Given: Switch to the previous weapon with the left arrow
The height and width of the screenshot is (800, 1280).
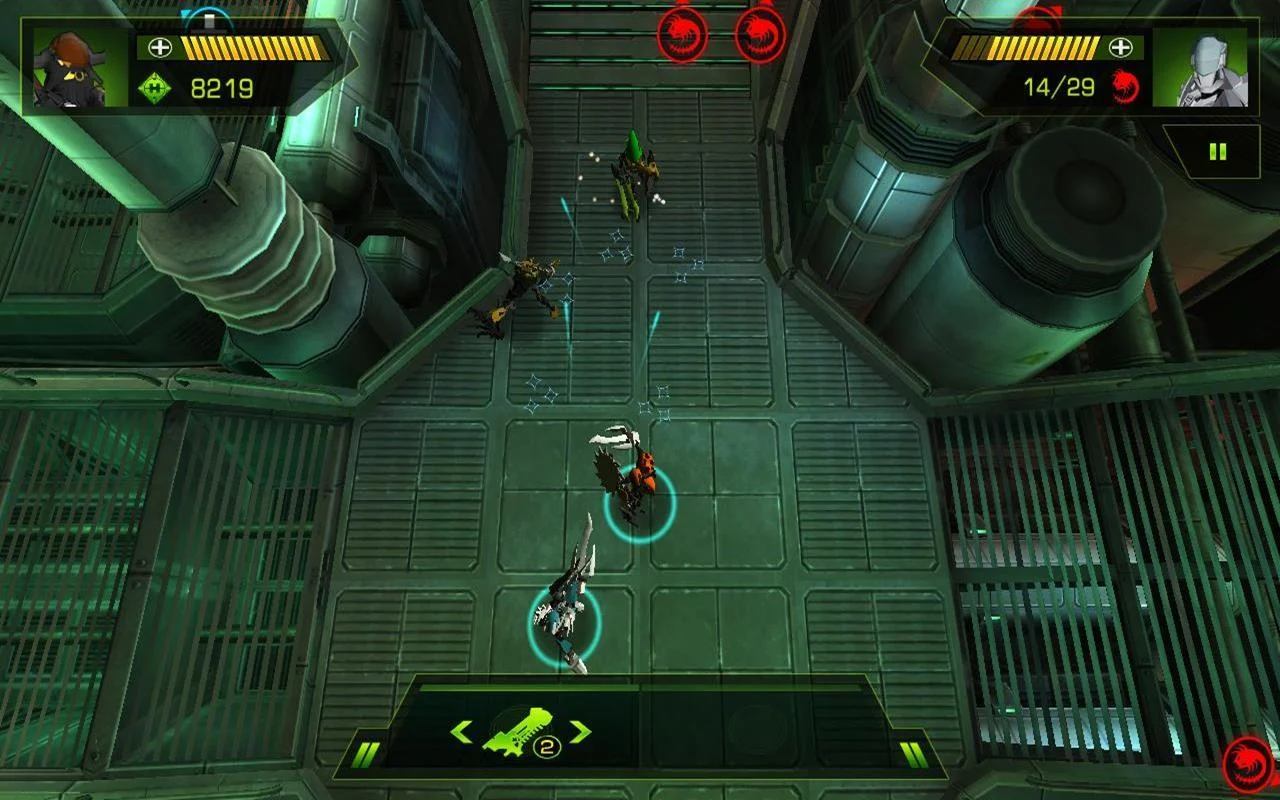Looking at the screenshot, I should click(x=461, y=732).
